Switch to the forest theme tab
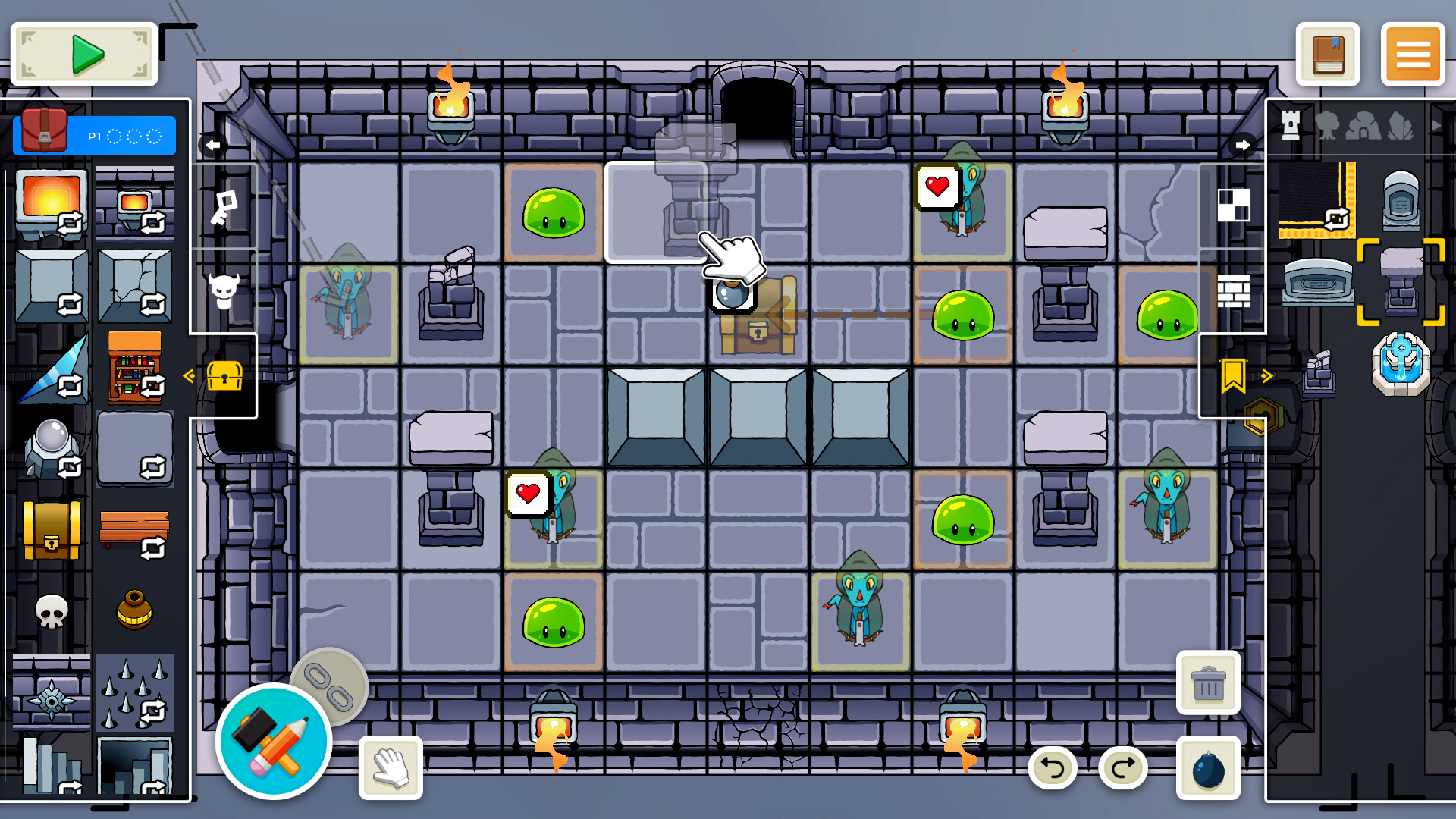The image size is (1456, 819). 1329,127
